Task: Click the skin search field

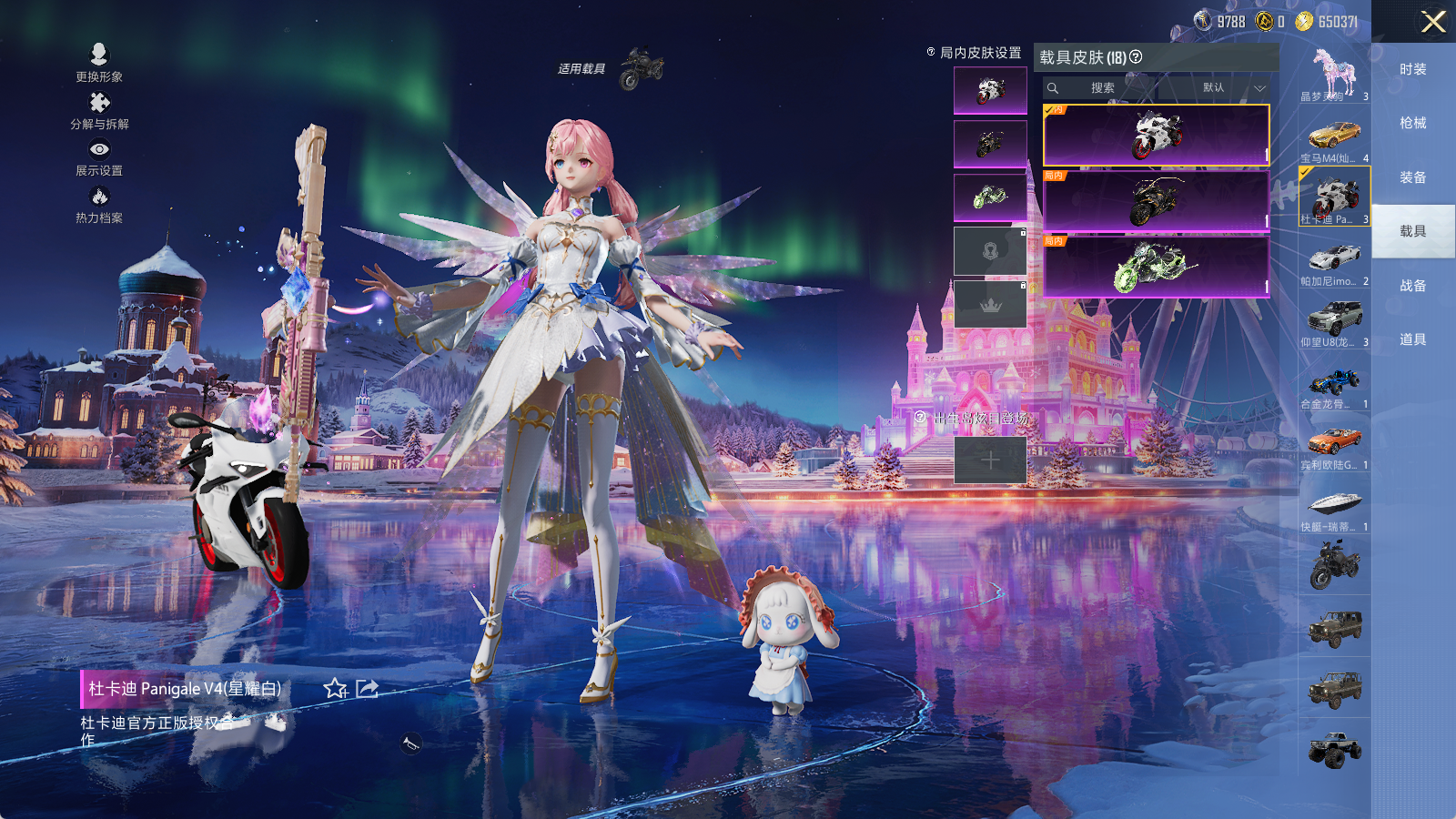Action: pyautogui.click(x=1103, y=88)
